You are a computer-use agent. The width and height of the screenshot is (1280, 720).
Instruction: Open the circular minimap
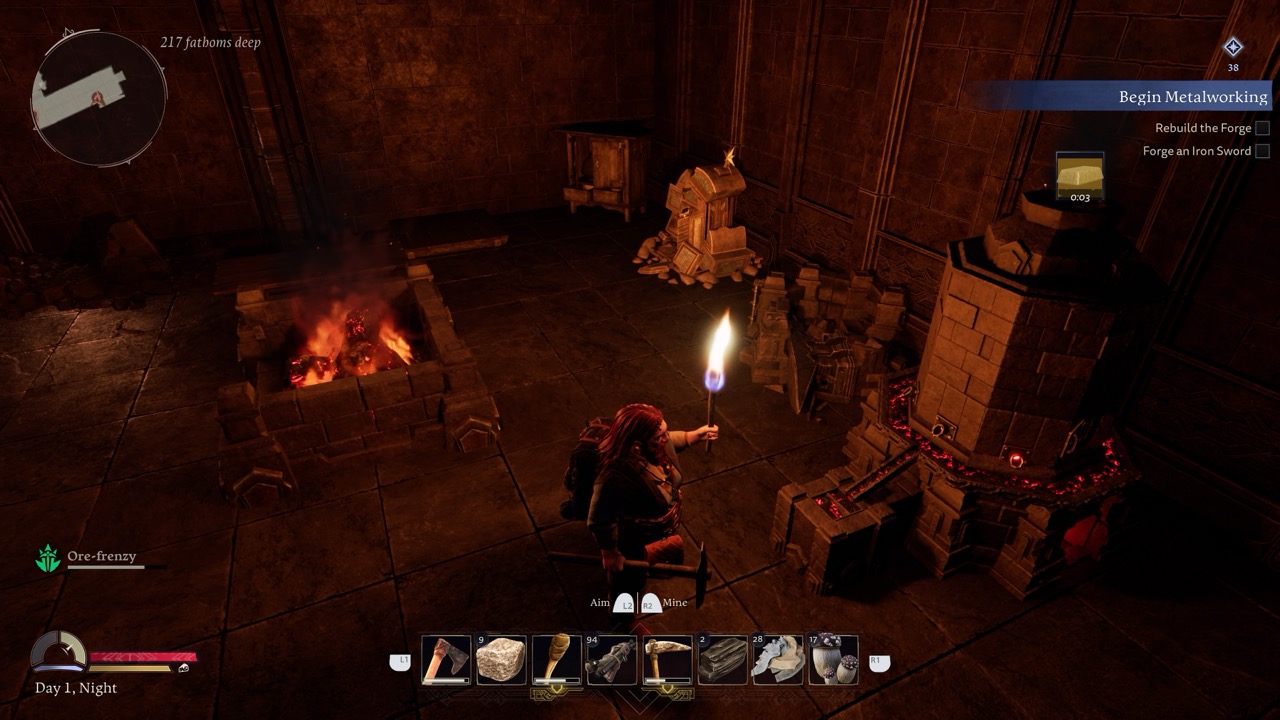click(x=98, y=98)
